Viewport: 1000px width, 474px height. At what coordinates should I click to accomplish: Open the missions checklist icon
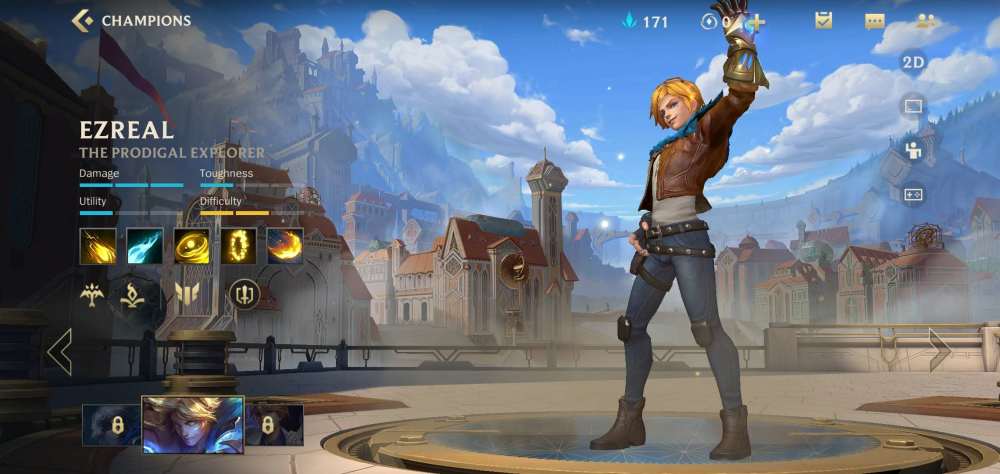pos(823,21)
